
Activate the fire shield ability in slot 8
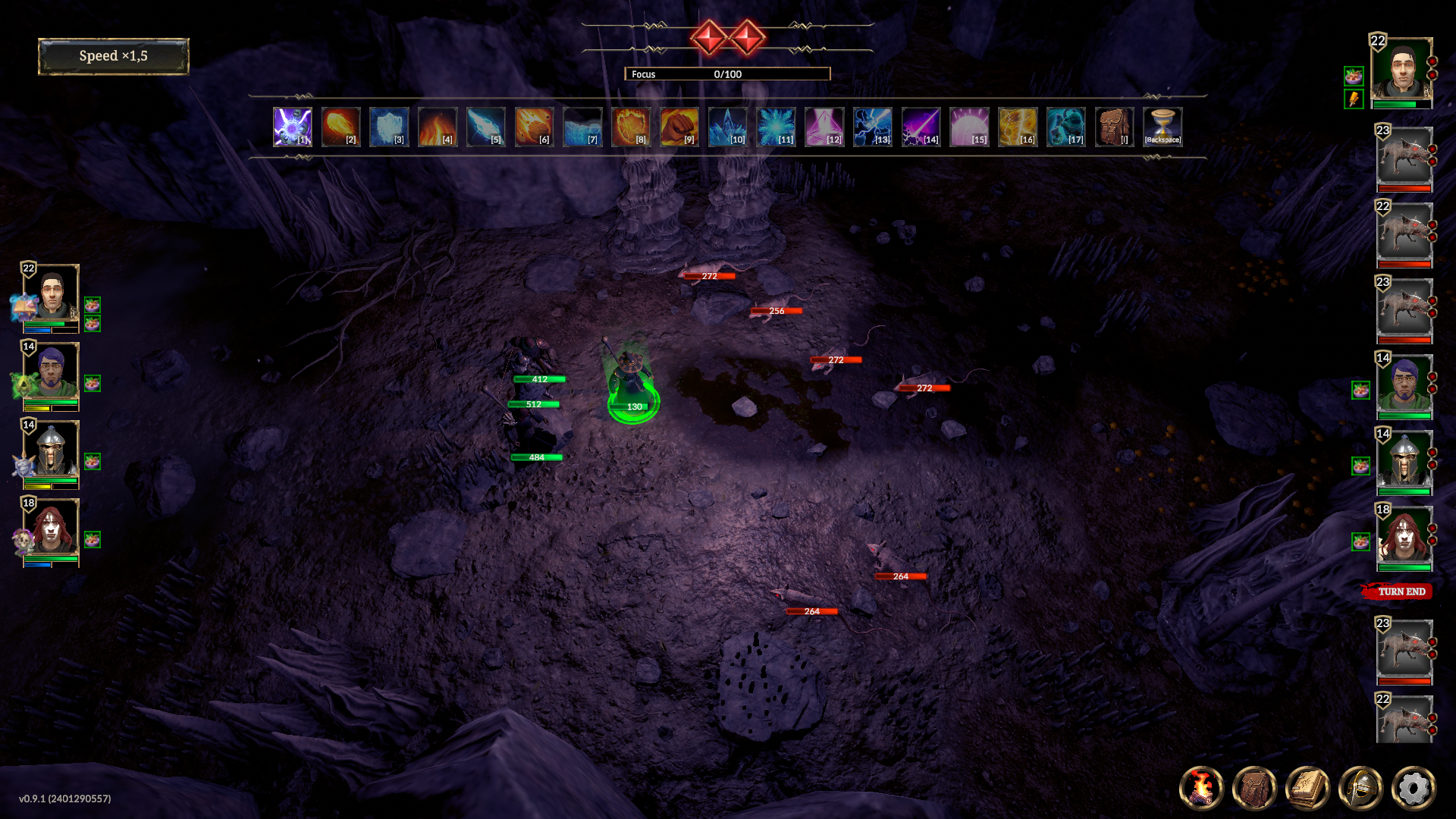coord(631,127)
